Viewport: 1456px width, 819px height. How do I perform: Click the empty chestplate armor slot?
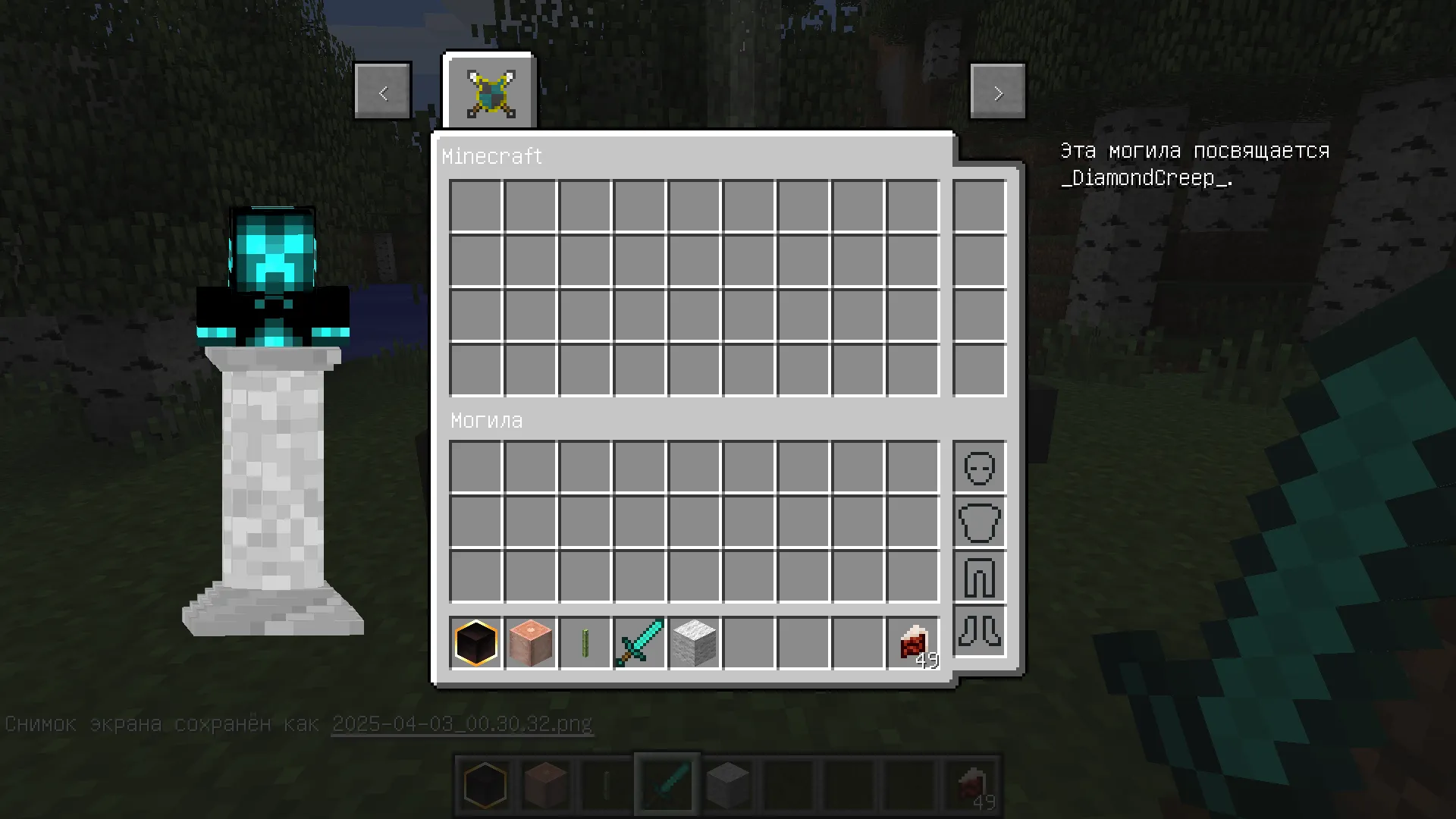[978, 522]
